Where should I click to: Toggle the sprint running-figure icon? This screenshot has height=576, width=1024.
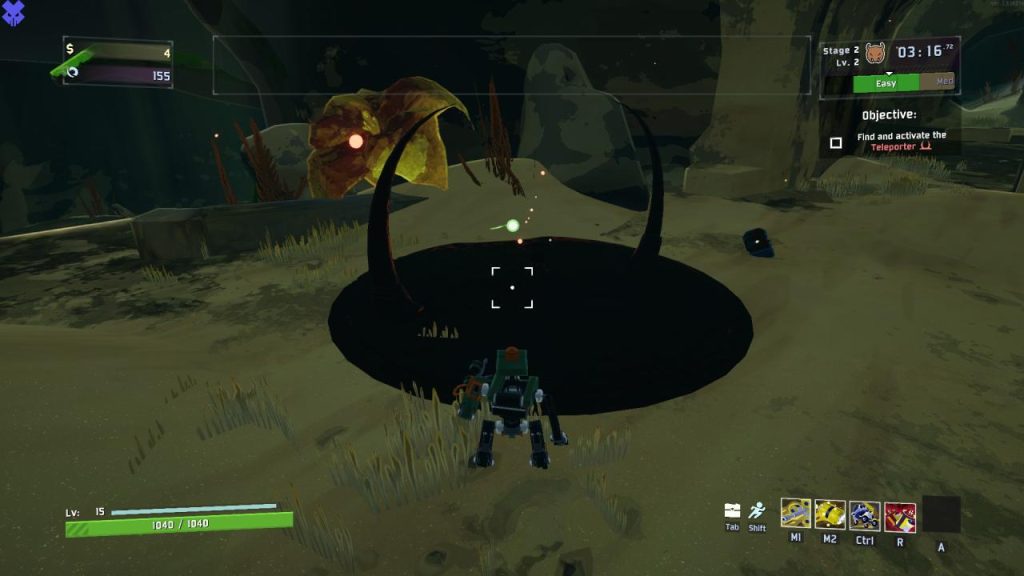click(x=757, y=509)
